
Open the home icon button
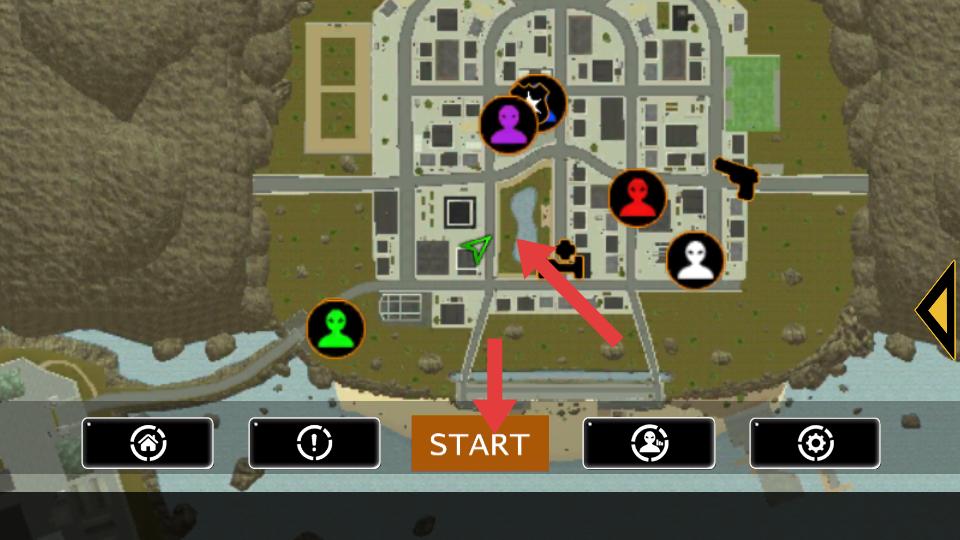tap(148, 443)
